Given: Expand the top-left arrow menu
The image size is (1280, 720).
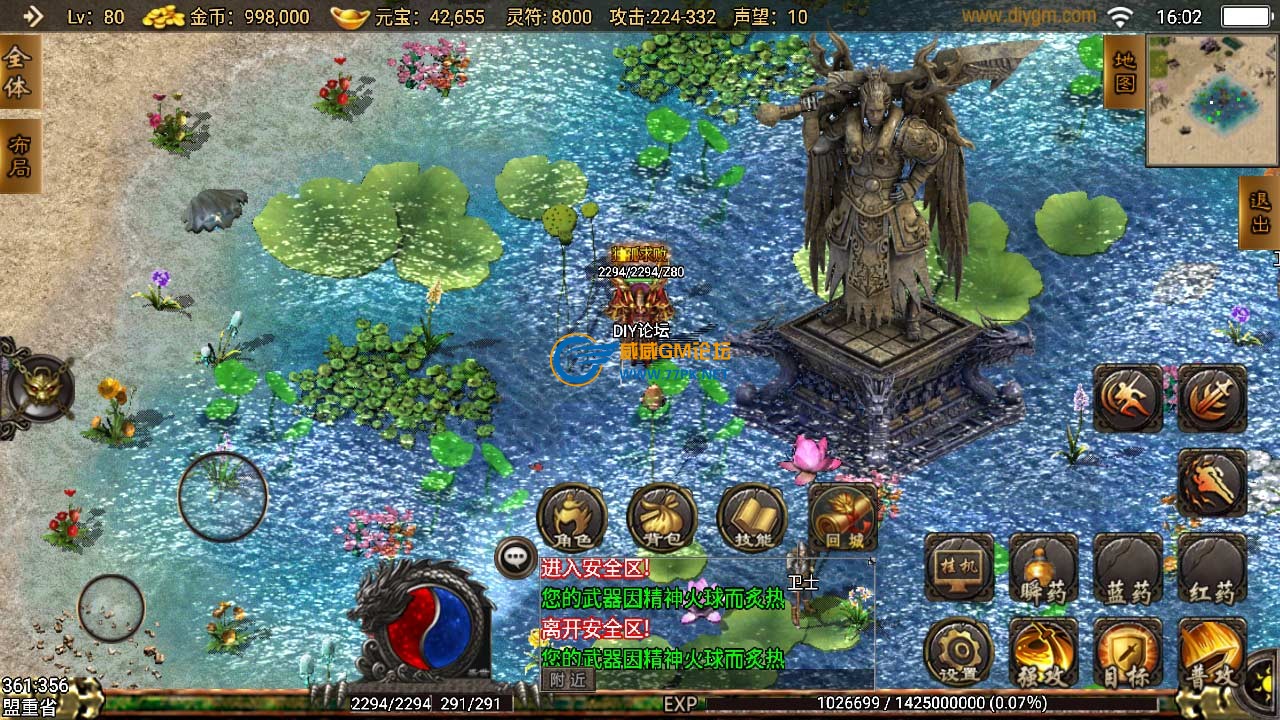Looking at the screenshot, I should [33, 16].
